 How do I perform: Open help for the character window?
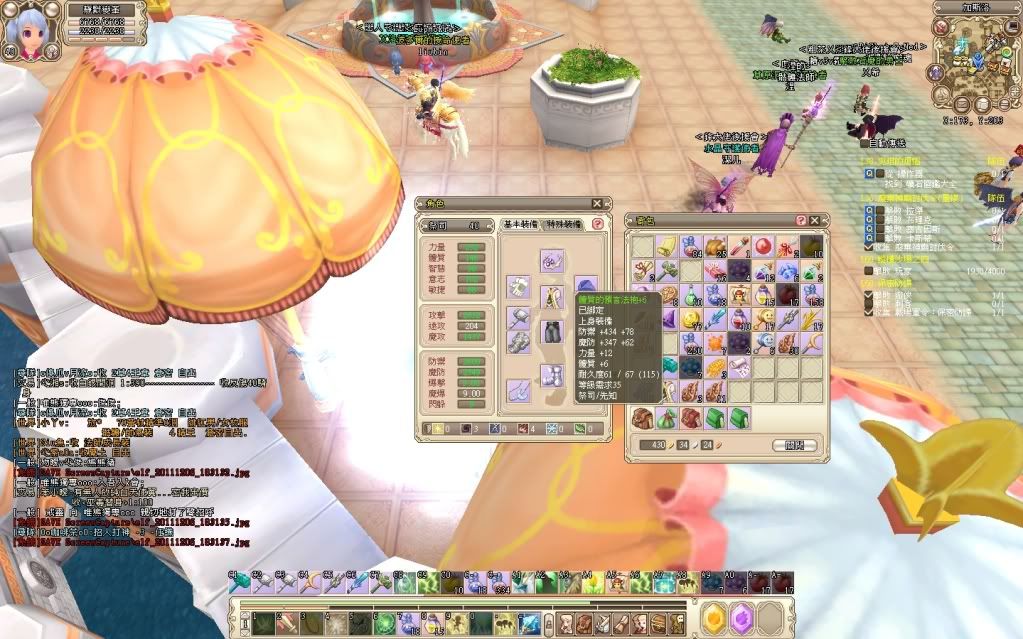[x=598, y=226]
